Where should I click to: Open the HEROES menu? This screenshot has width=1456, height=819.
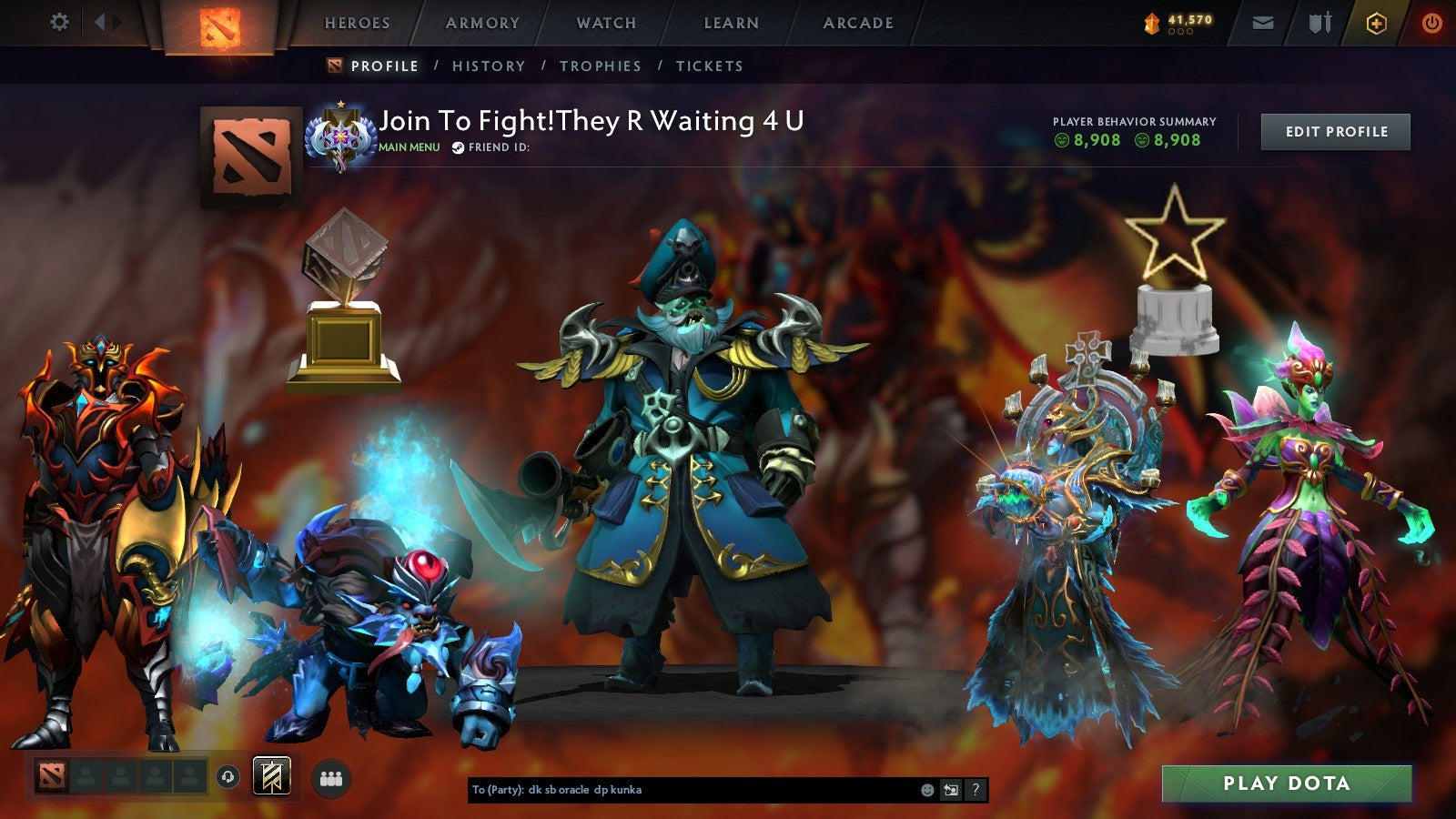tap(359, 23)
